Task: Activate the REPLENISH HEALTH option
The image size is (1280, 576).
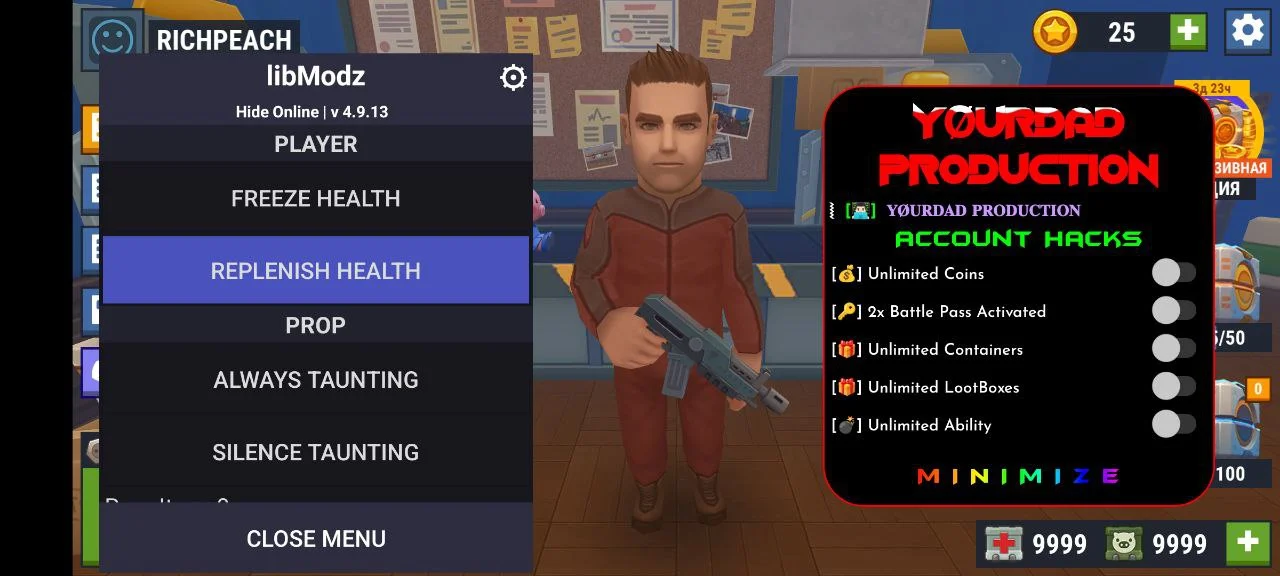Action: pyautogui.click(x=315, y=271)
